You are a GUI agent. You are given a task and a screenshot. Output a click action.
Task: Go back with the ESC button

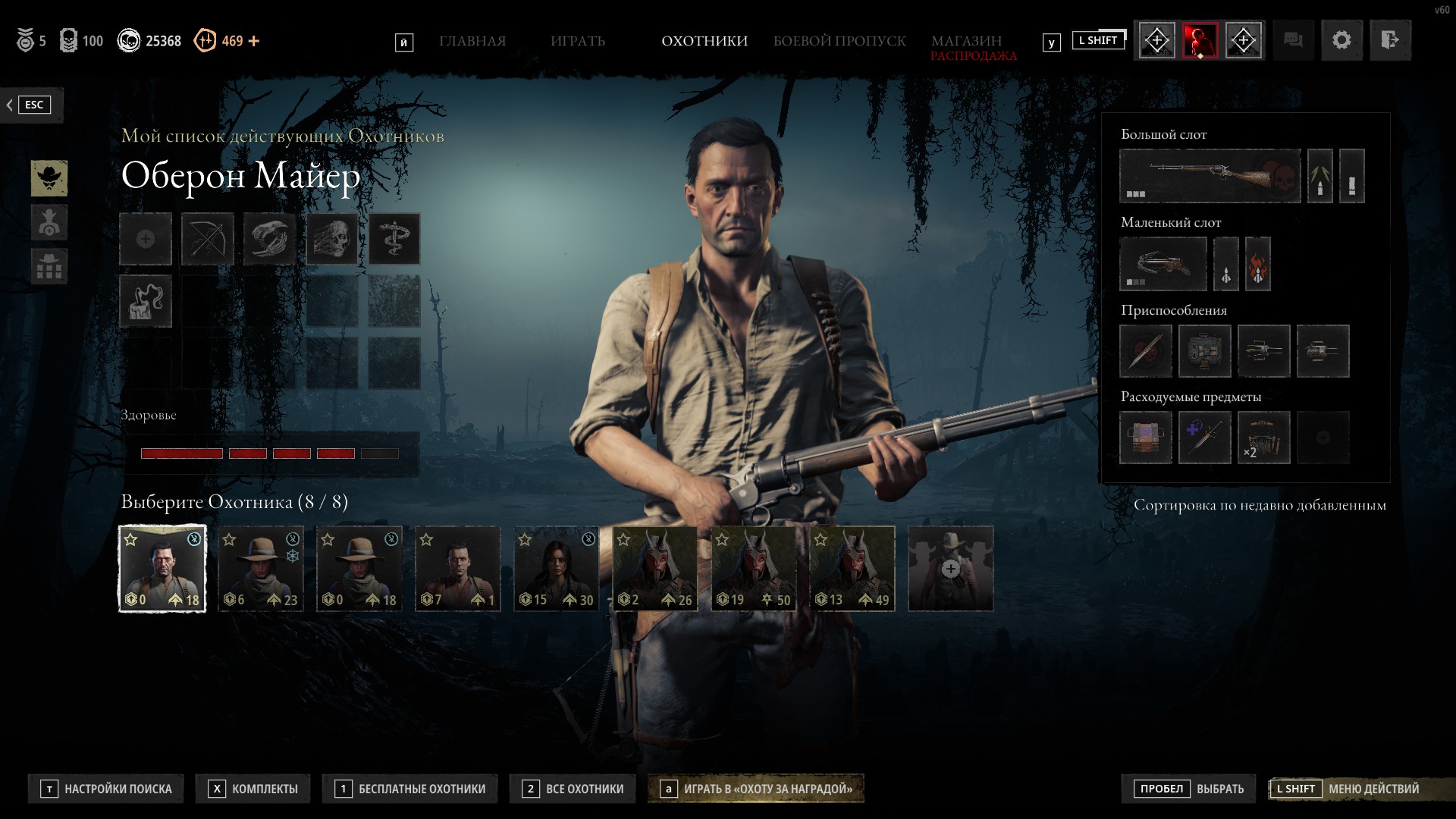[x=30, y=105]
